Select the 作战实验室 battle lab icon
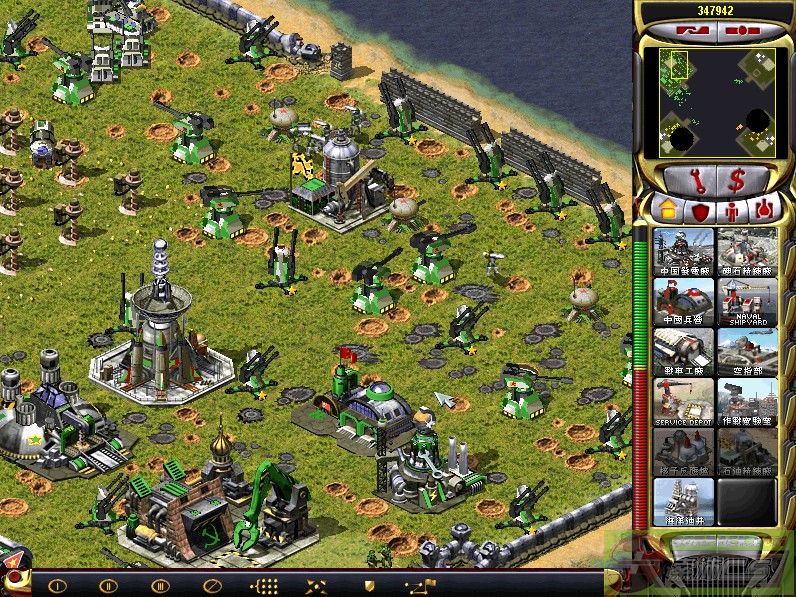796x597 pixels. [x=746, y=401]
